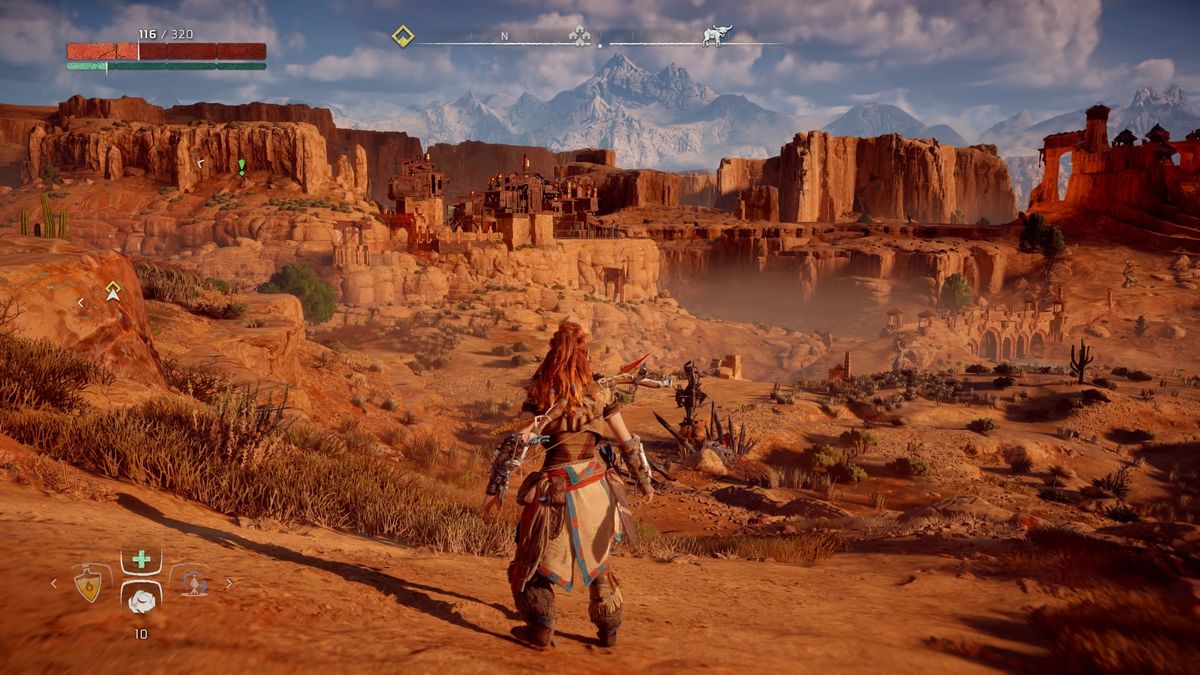Select the green exclamation quest marker
The image size is (1200, 675).
pos(241,165)
